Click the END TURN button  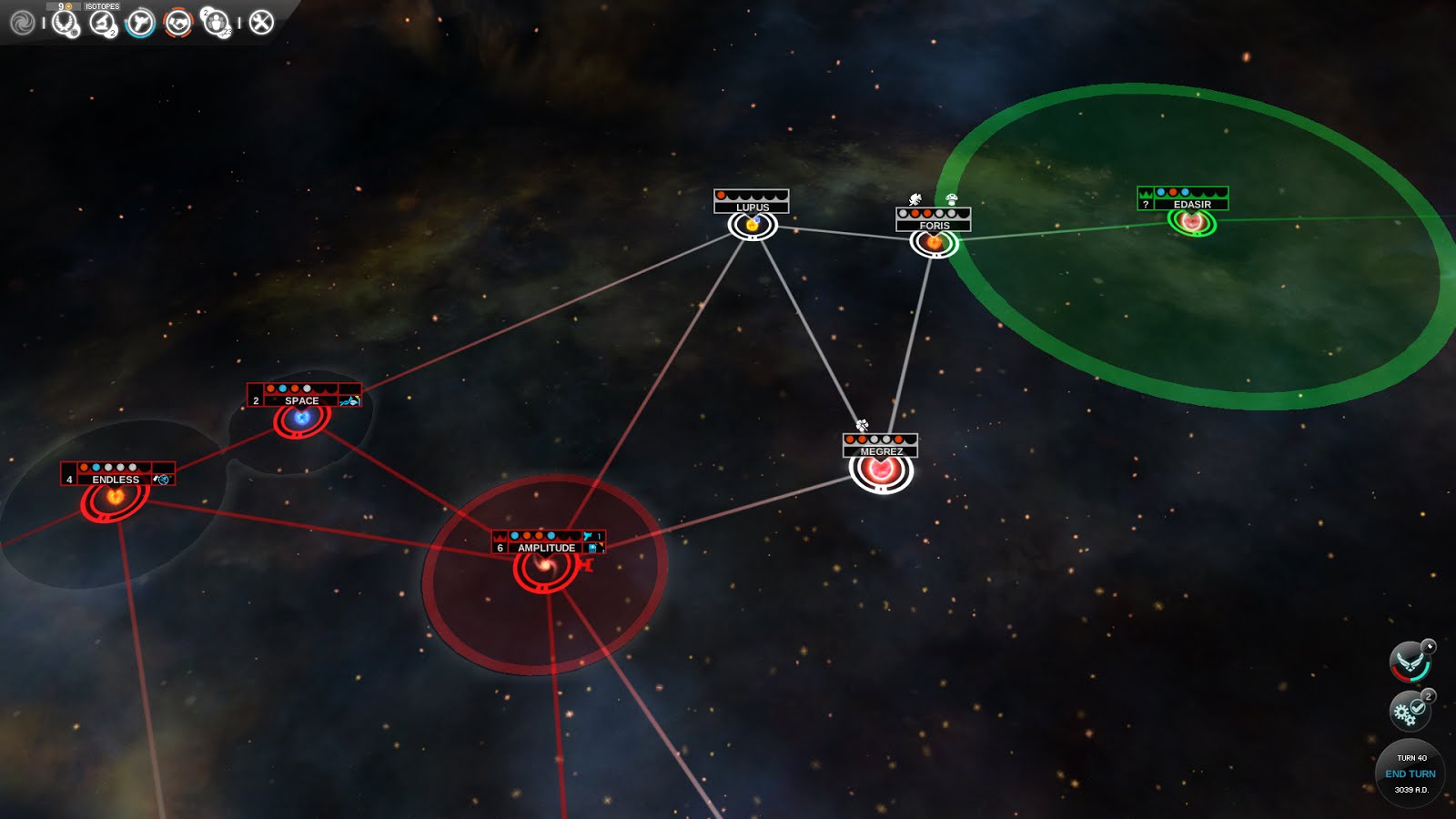coord(1410,773)
